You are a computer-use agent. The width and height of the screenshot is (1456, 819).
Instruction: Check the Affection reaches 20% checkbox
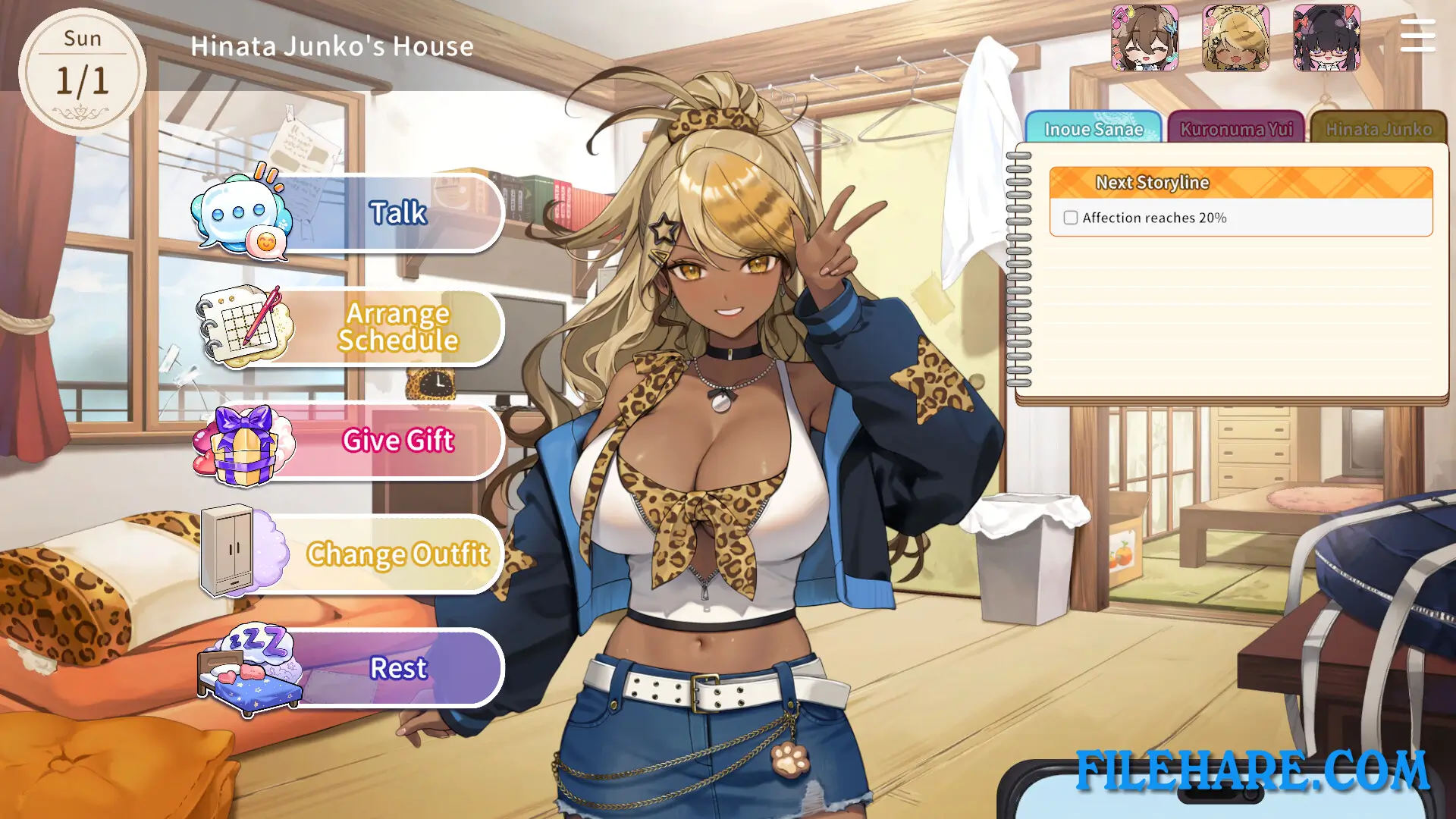click(x=1070, y=218)
